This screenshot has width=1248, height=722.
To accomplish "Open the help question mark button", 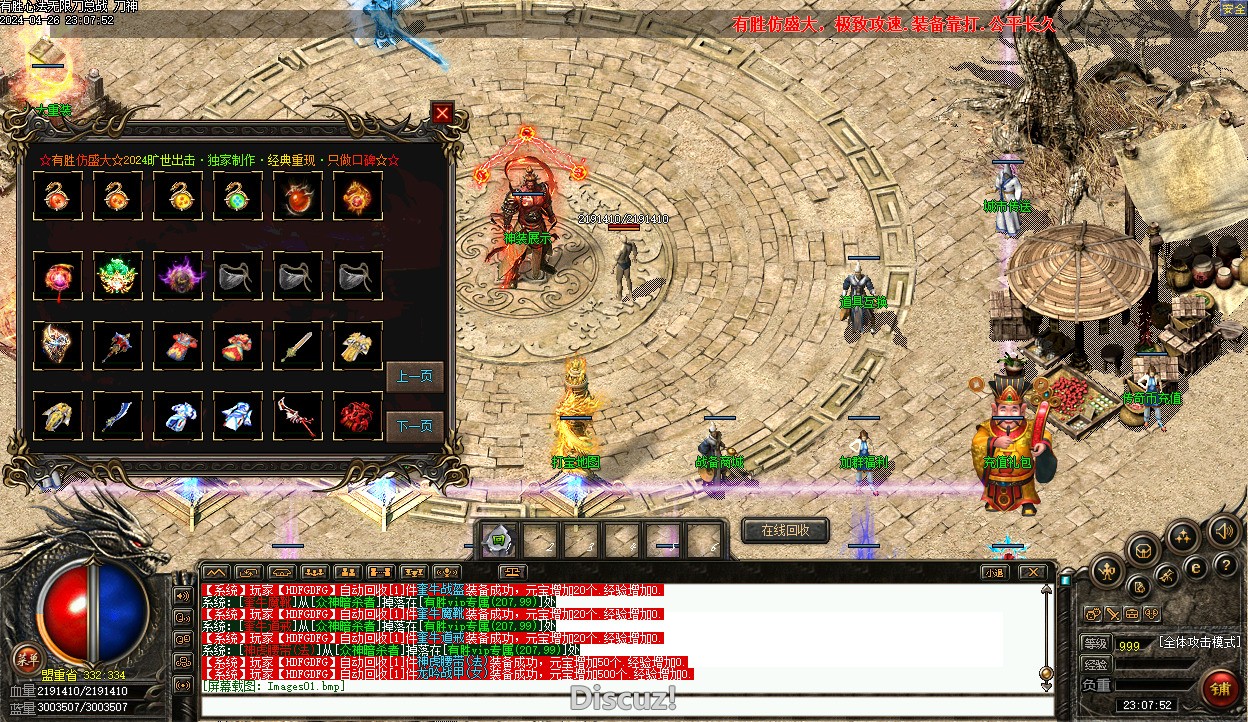I will point(1224,566).
